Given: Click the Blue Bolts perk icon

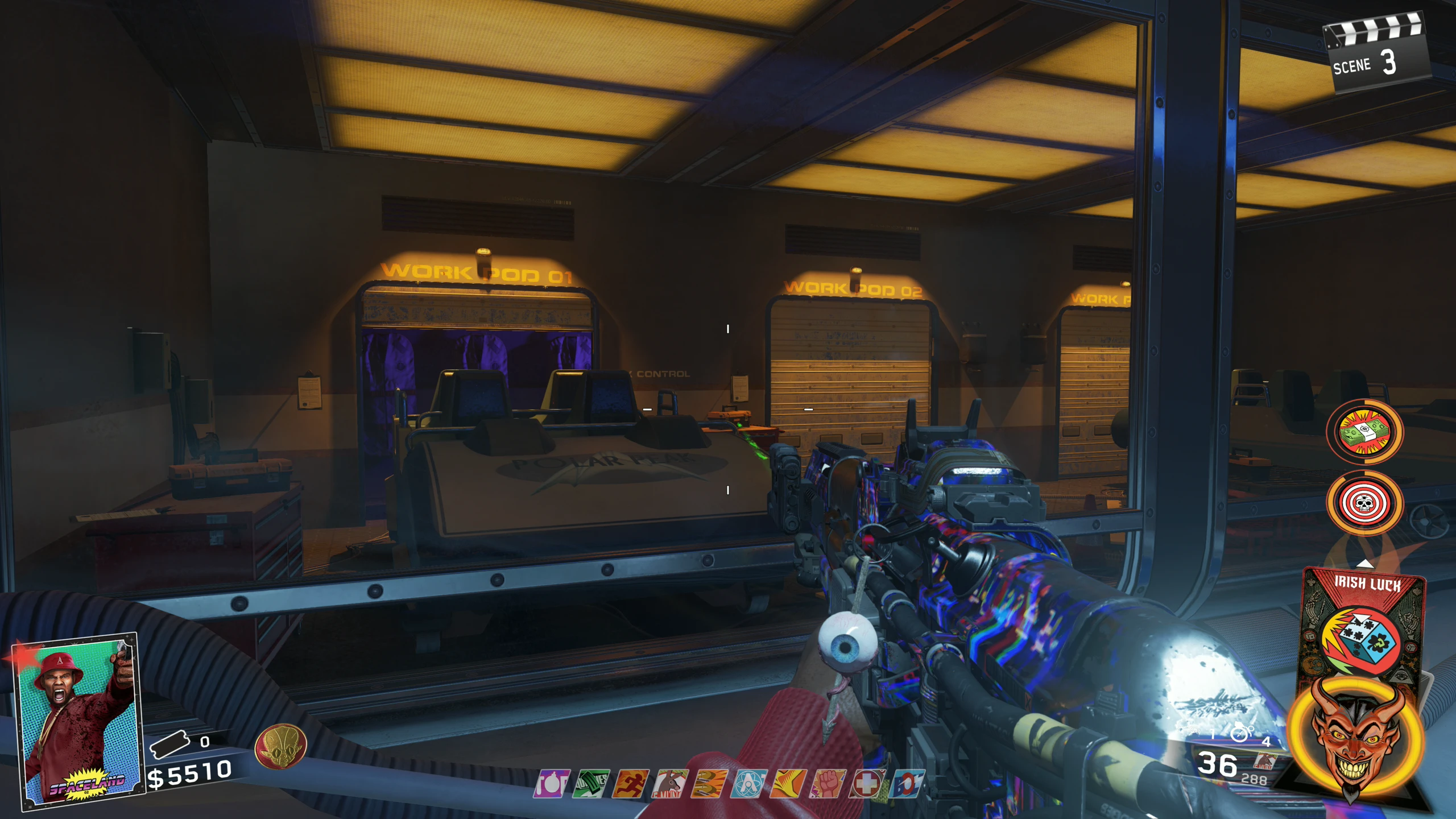Looking at the screenshot, I should tap(907, 784).
